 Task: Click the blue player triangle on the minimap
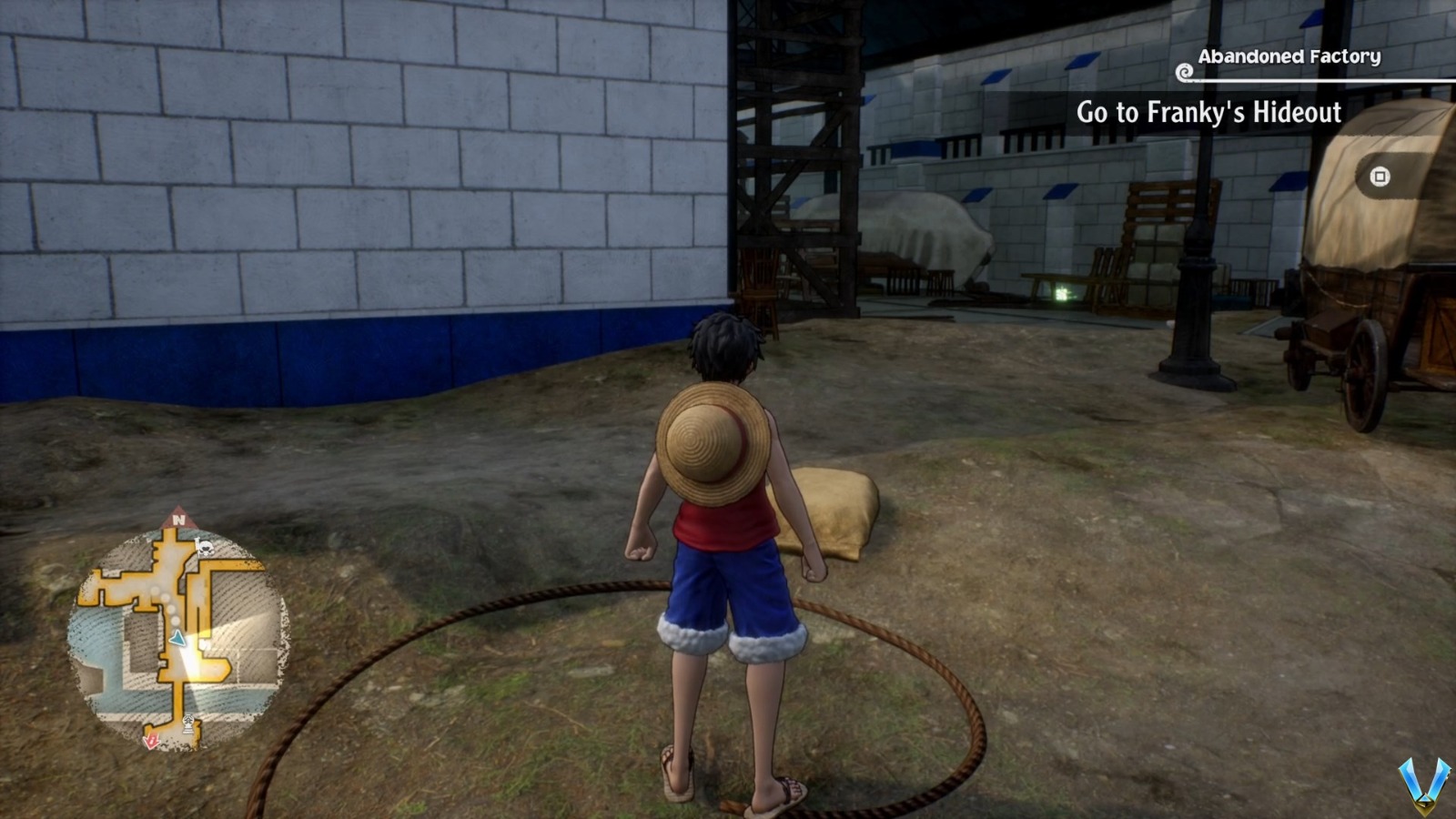click(x=177, y=638)
